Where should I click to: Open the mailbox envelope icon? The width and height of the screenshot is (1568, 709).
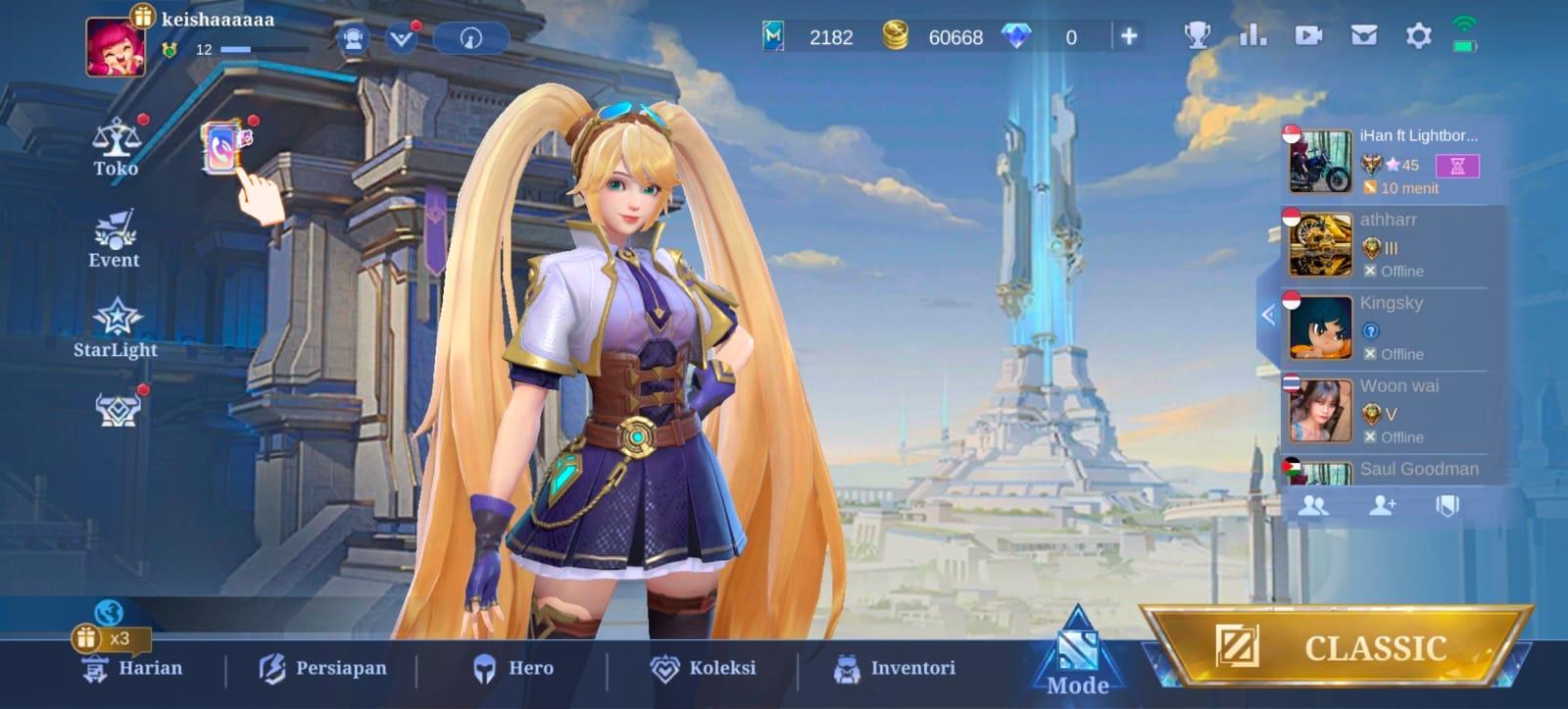coord(1363,36)
